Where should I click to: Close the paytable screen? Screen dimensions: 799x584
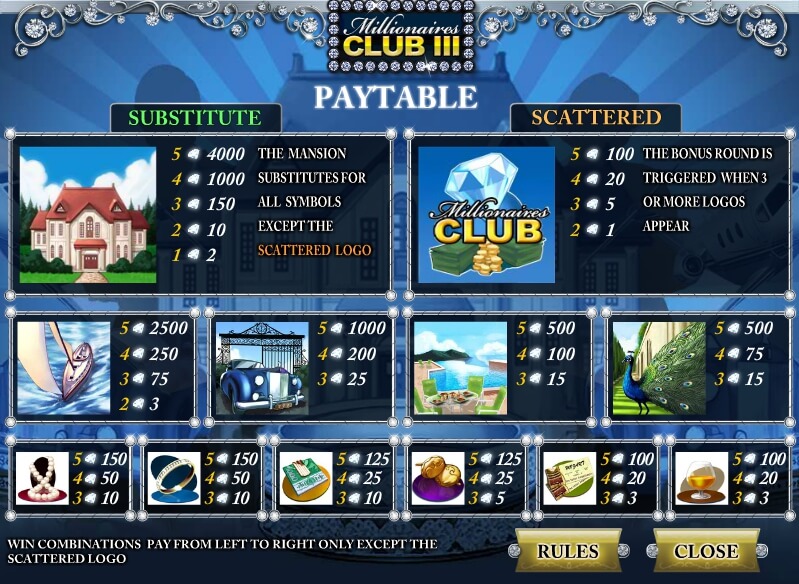coord(705,551)
